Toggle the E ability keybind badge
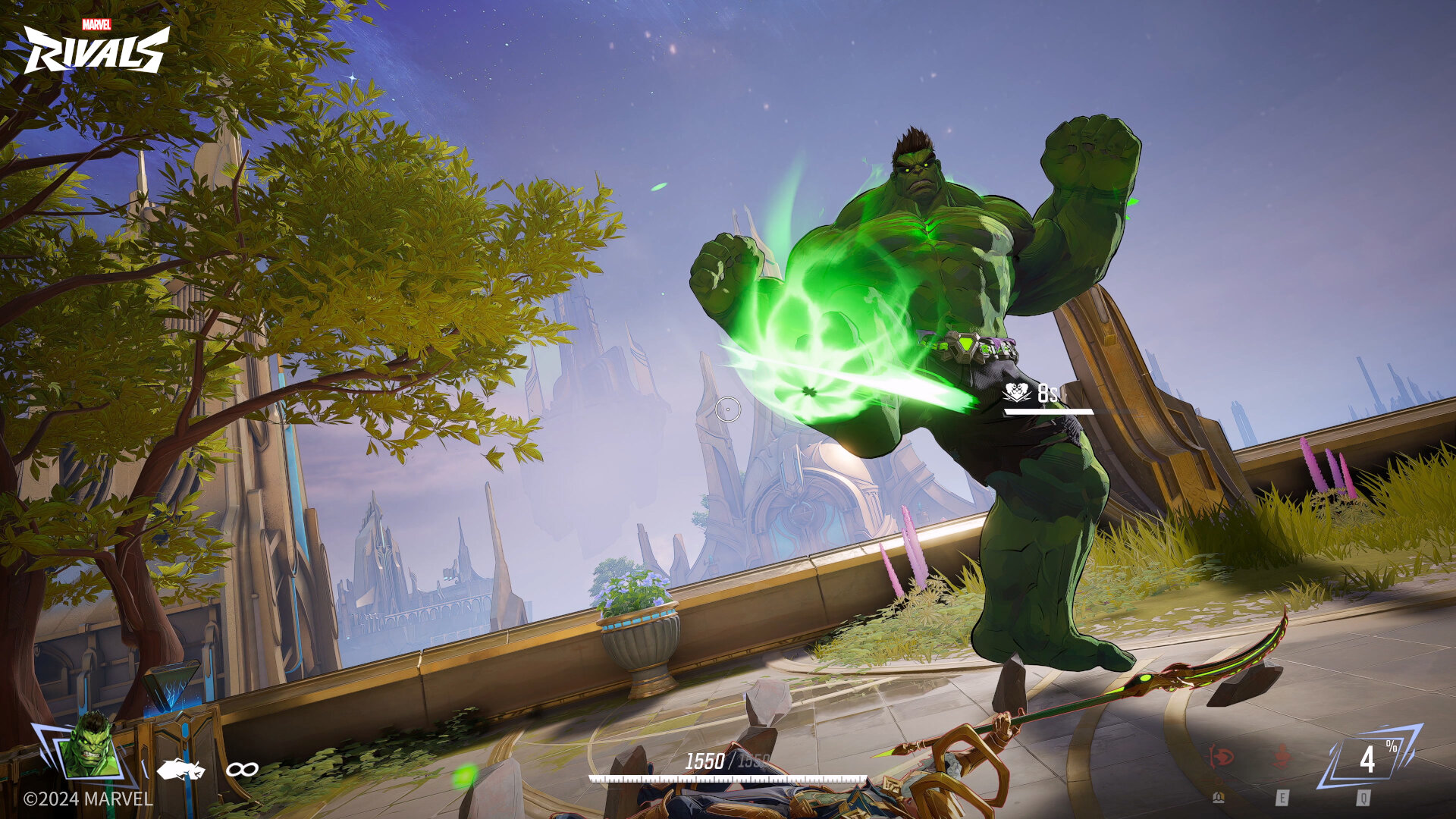 click(1283, 798)
